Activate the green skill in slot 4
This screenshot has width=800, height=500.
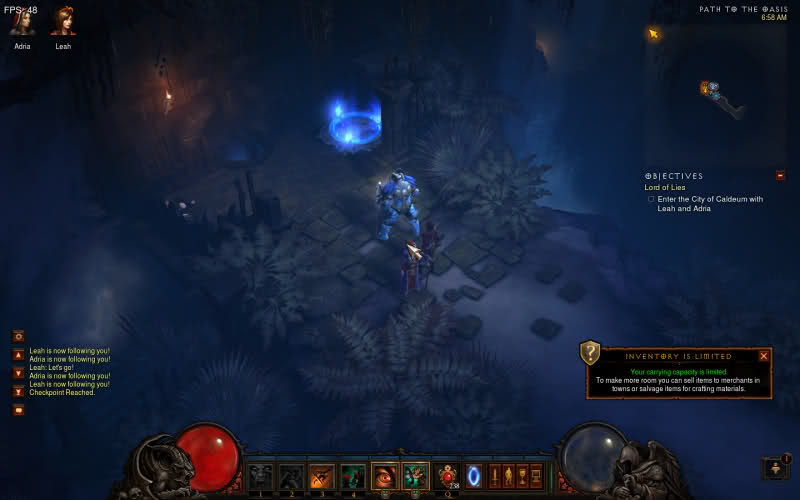point(352,476)
